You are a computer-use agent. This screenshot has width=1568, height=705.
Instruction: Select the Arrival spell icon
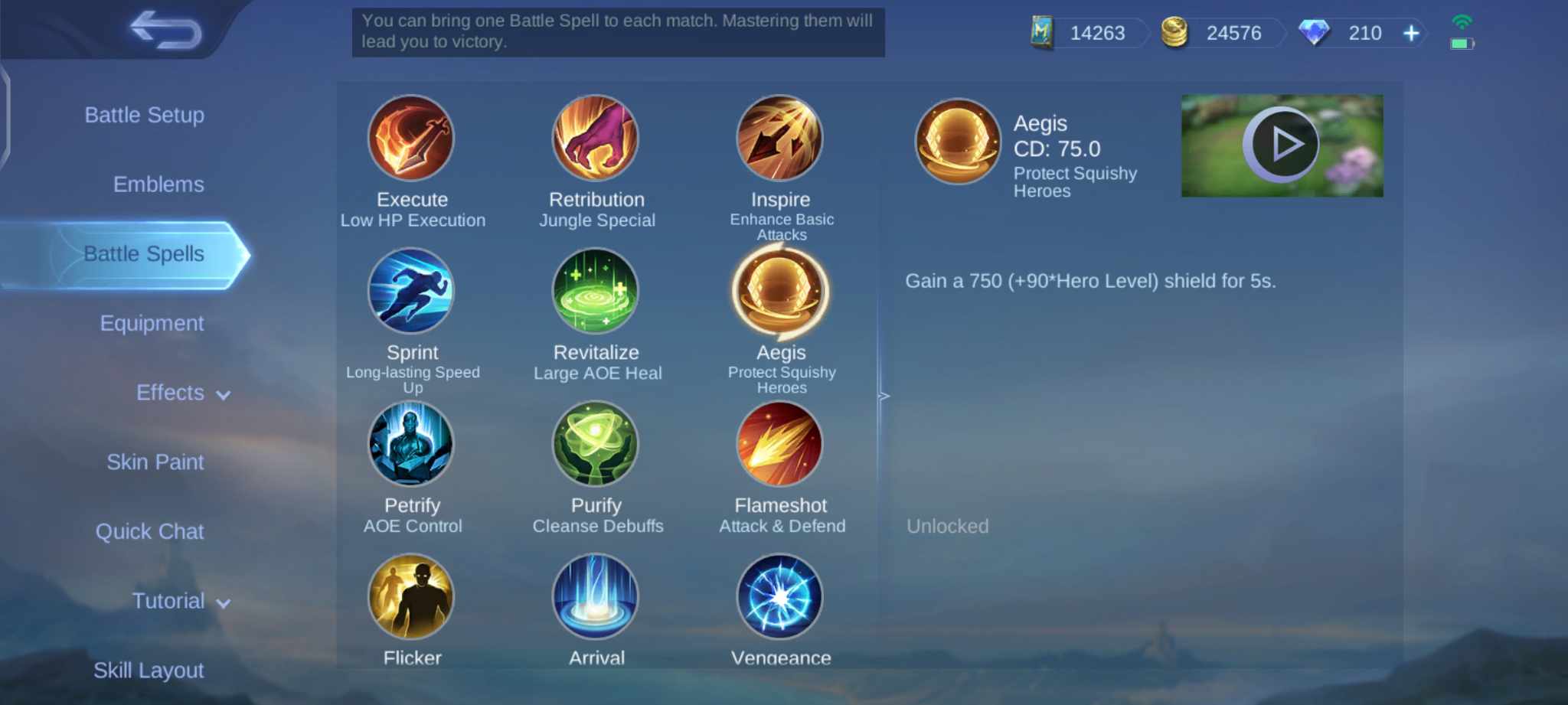(x=596, y=597)
